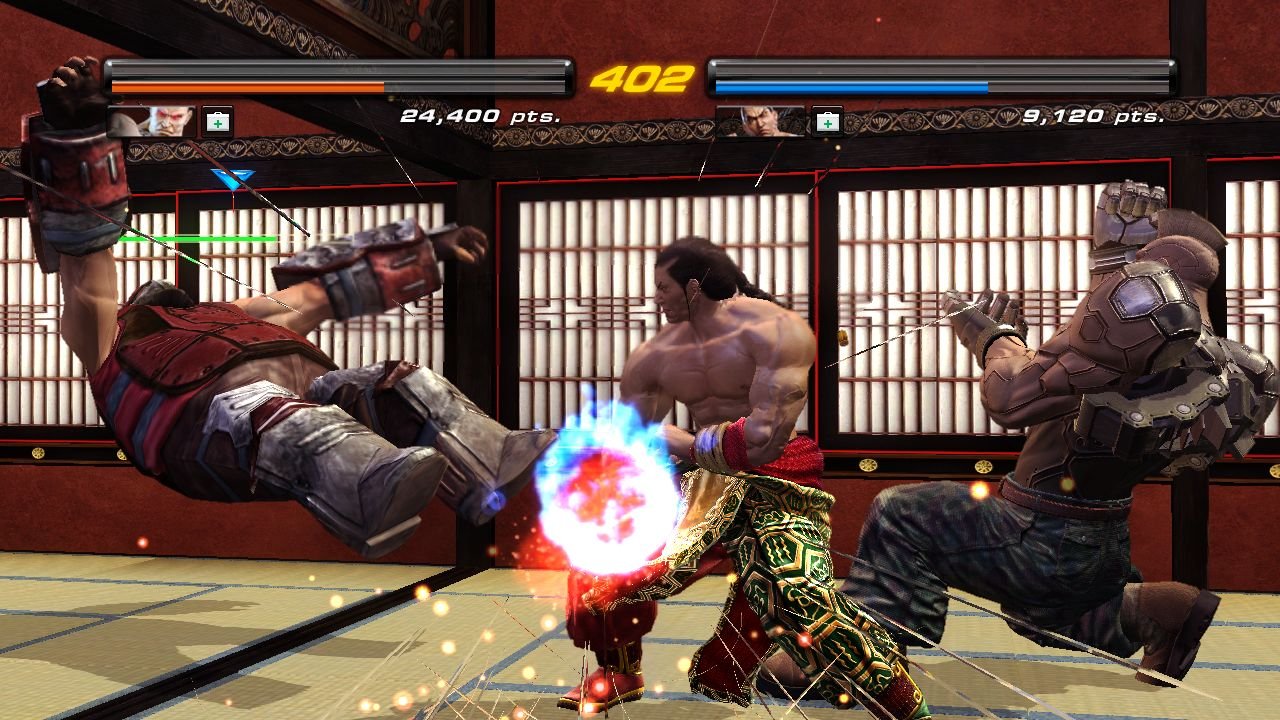Image resolution: width=1280 pixels, height=720 pixels.
Task: Toggle the green combo gauge bar
Action: pos(197,238)
